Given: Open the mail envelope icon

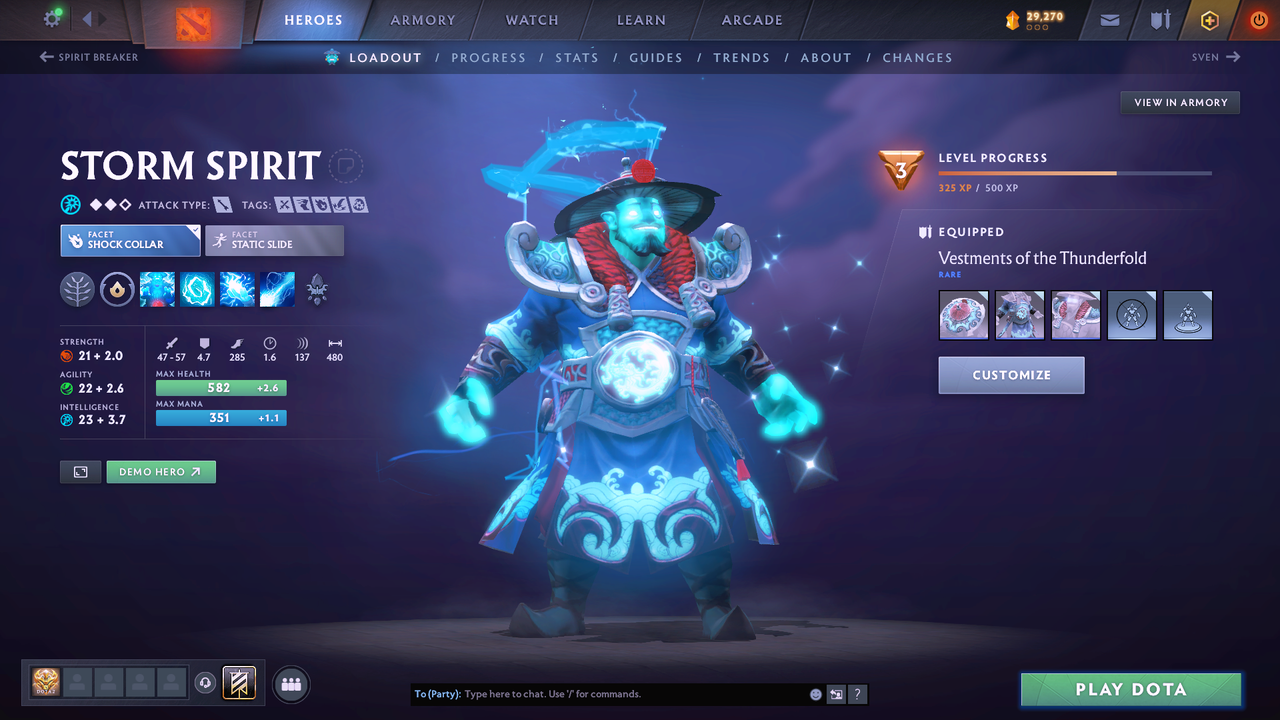Looking at the screenshot, I should [x=1108, y=20].
